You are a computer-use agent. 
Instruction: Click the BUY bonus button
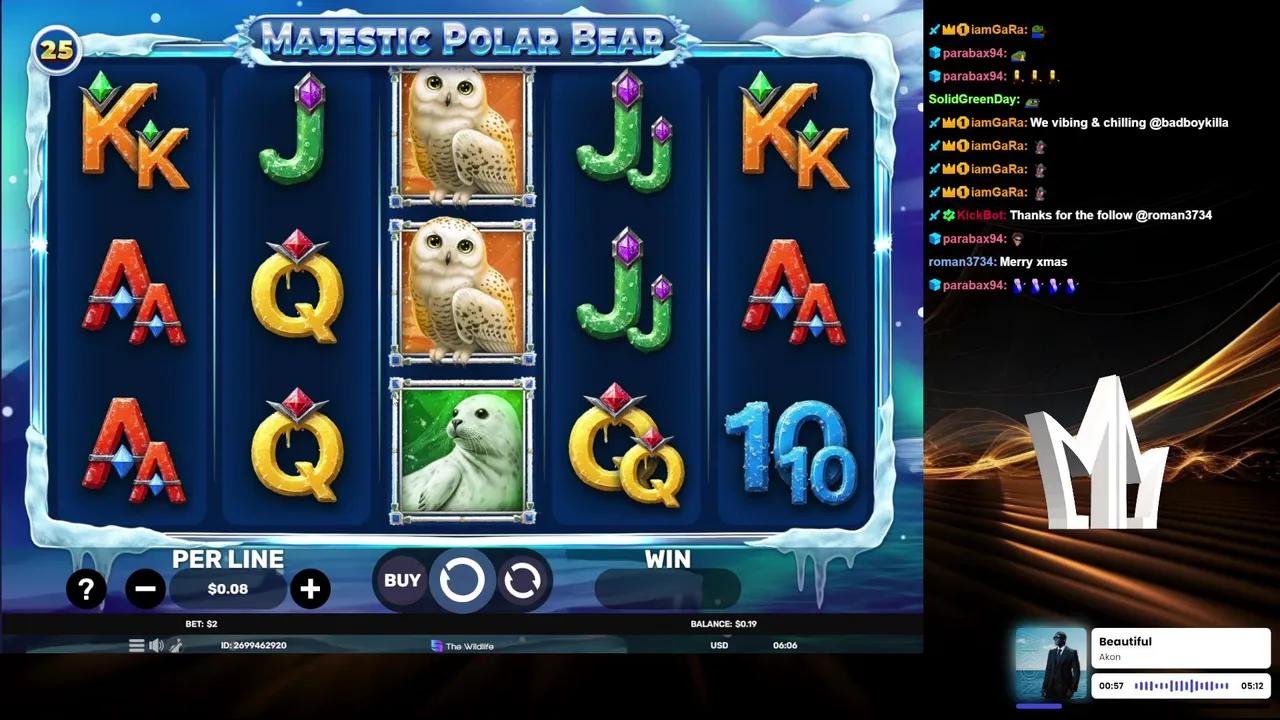[x=402, y=580]
